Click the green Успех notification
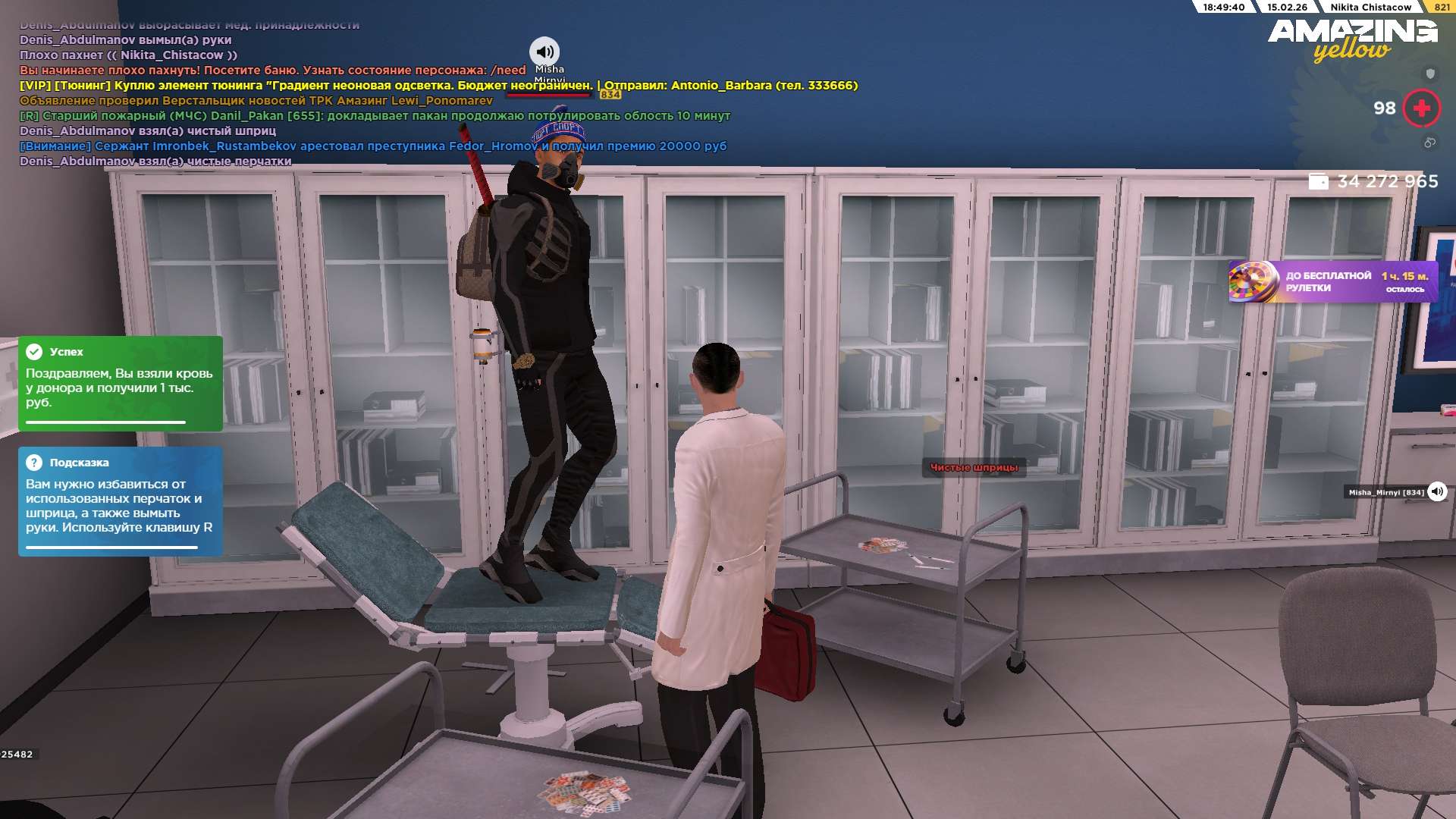1456x819 pixels. click(x=121, y=383)
